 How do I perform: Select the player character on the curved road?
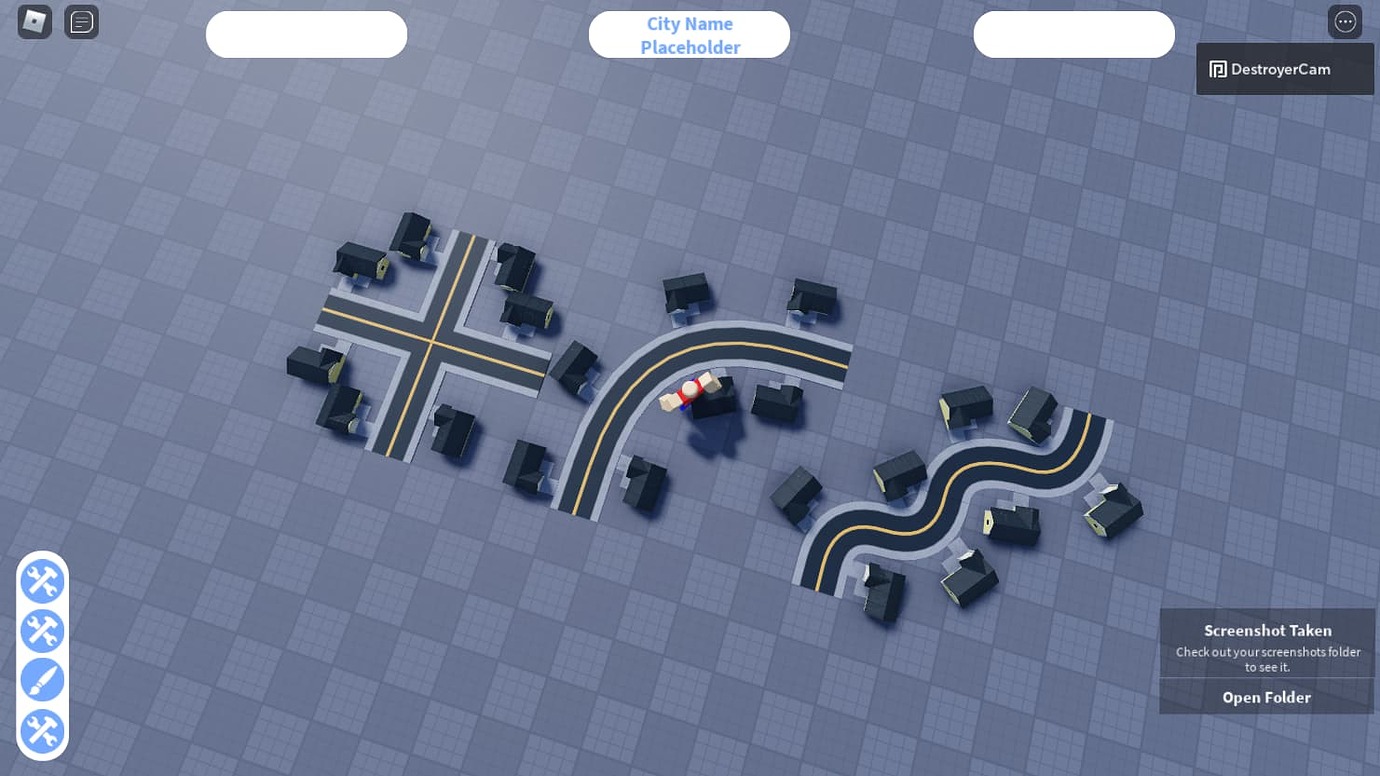tap(689, 392)
